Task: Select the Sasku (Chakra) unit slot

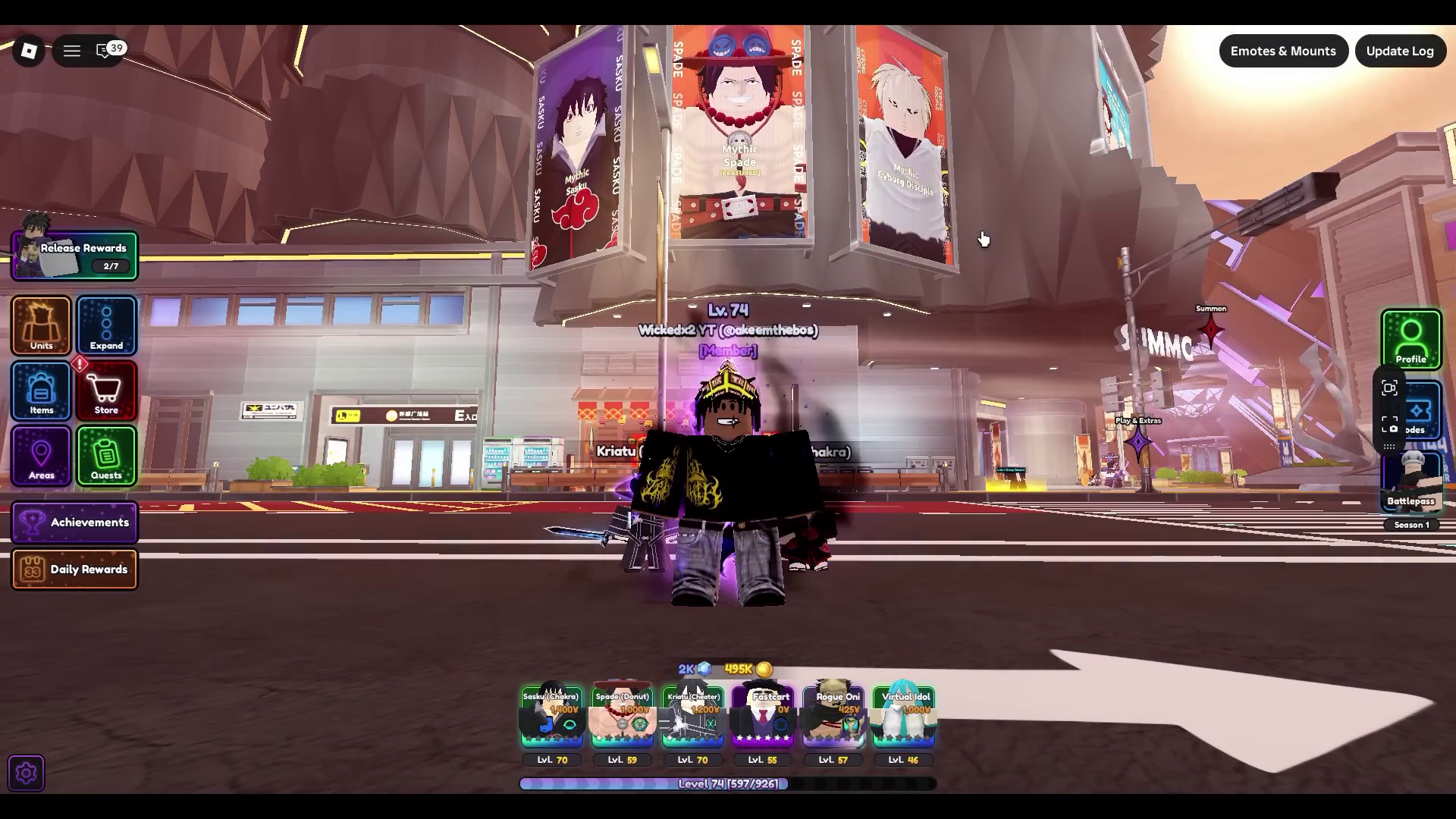Action: pos(551,718)
